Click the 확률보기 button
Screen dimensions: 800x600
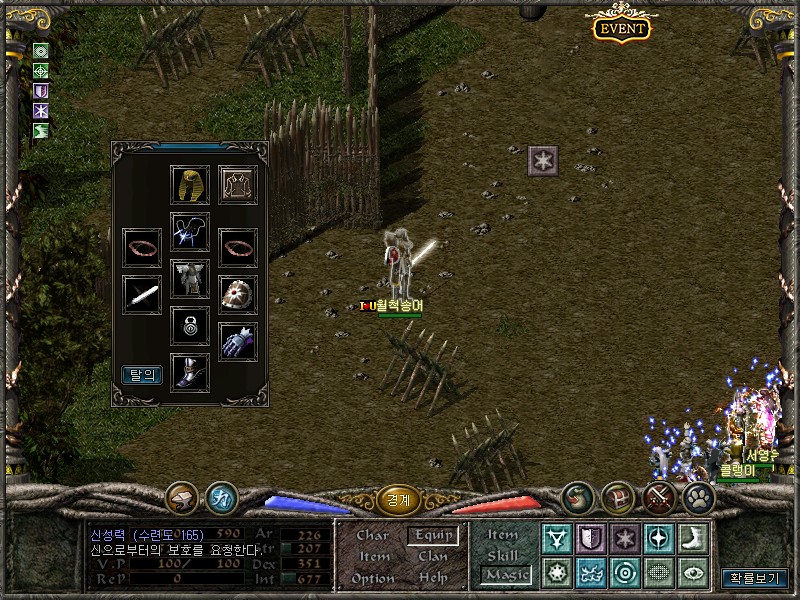(x=754, y=578)
